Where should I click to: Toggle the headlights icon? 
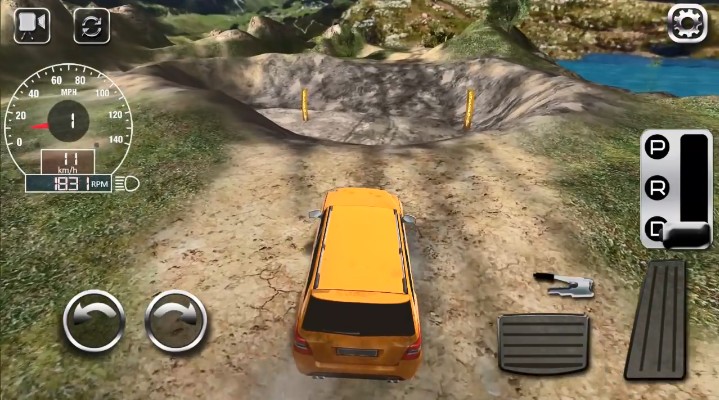tap(127, 183)
